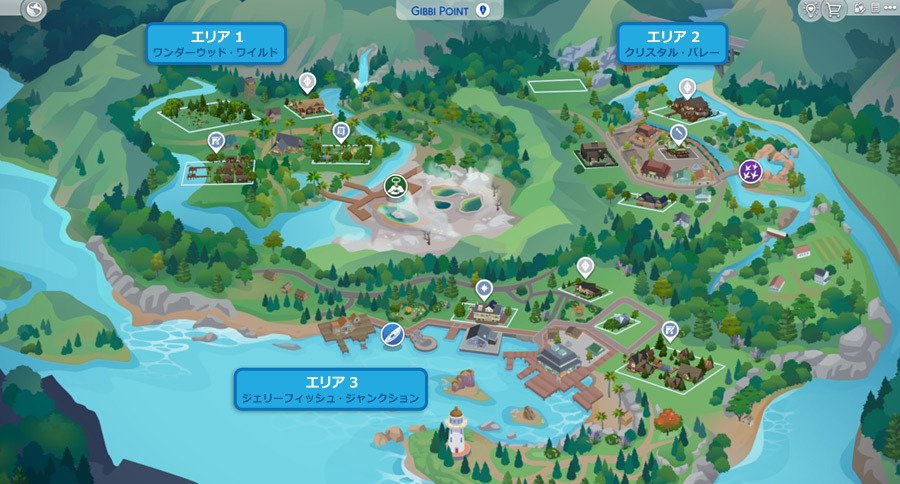Open the globe world-select button

(33, 12)
